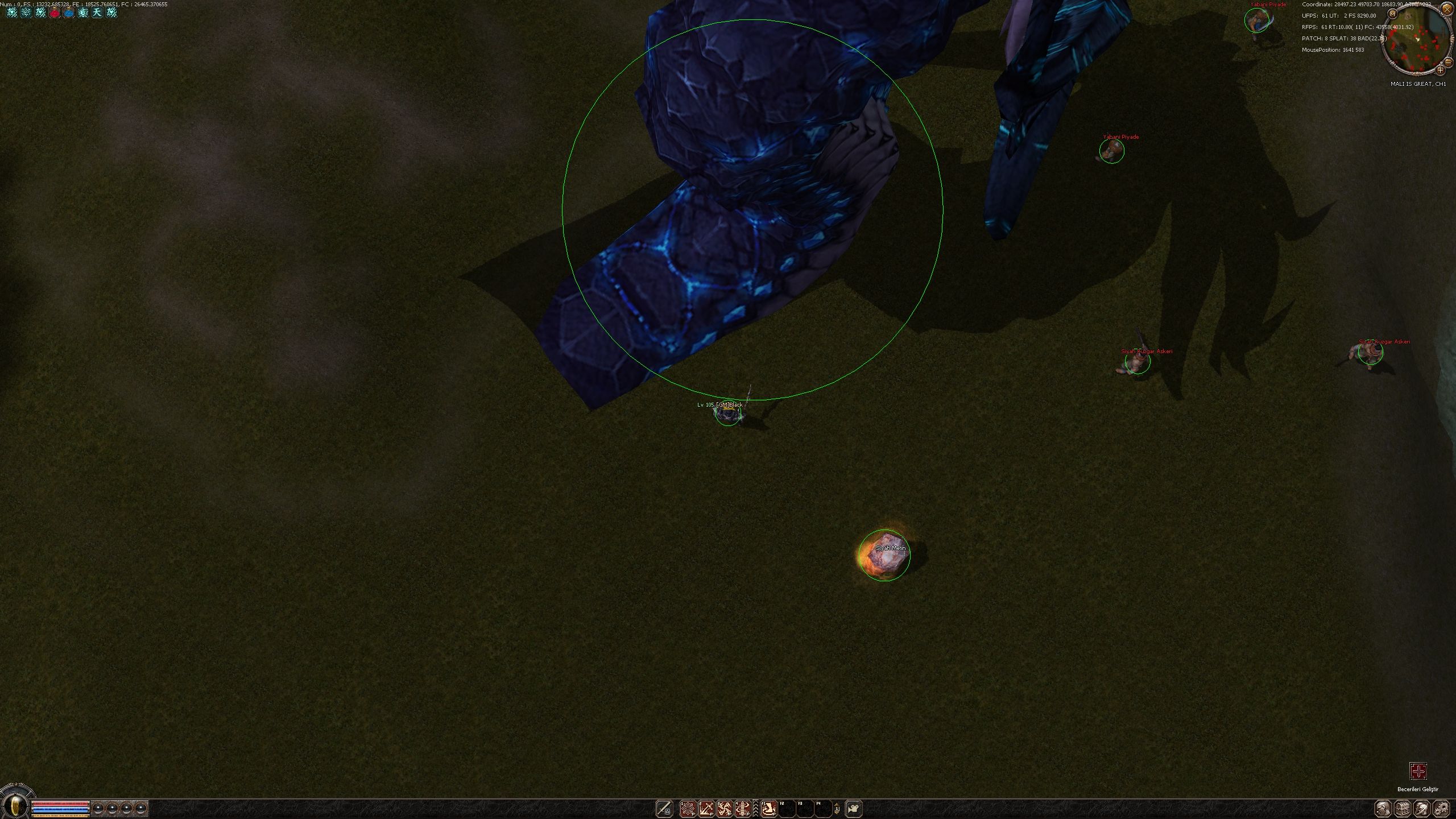The width and height of the screenshot is (1456, 819).
Task: Click the sword auto-attack button
Action: (664, 808)
